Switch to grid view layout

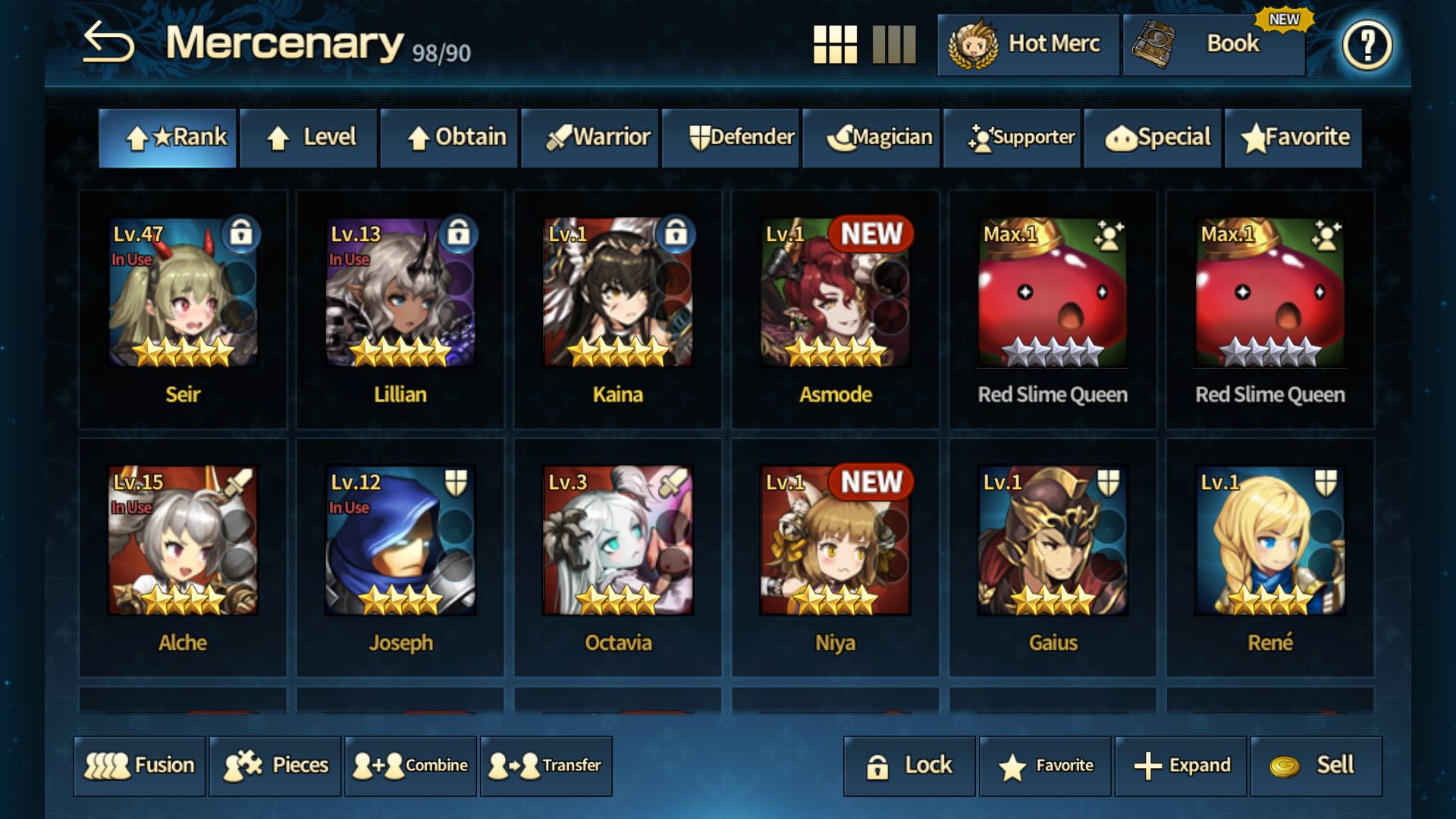[x=836, y=45]
